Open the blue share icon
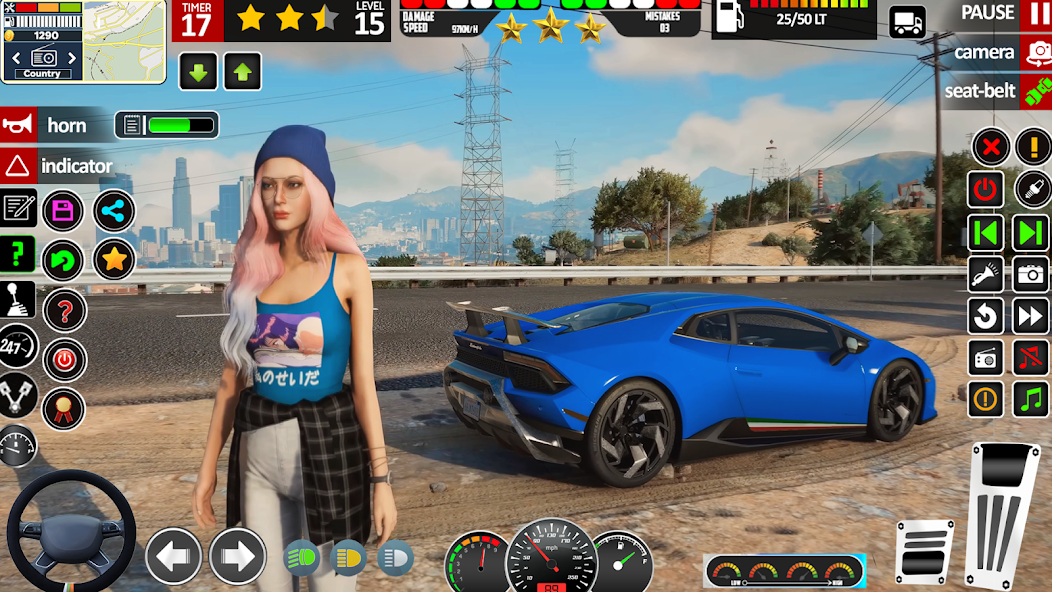The image size is (1052, 592). (114, 211)
